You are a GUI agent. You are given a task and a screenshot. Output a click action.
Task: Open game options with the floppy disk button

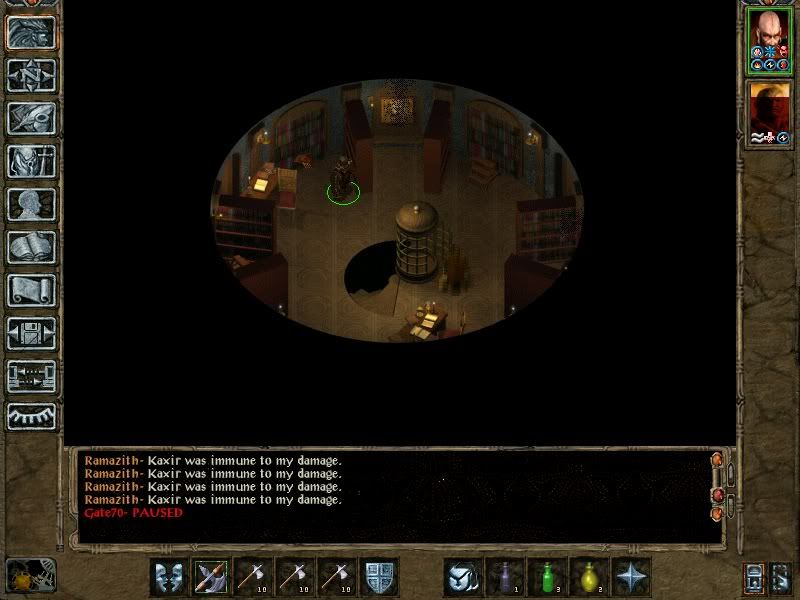(31, 334)
